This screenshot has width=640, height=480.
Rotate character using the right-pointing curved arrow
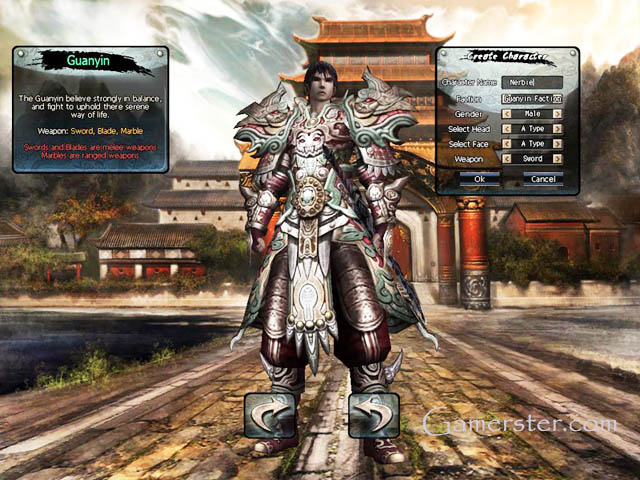click(x=374, y=415)
